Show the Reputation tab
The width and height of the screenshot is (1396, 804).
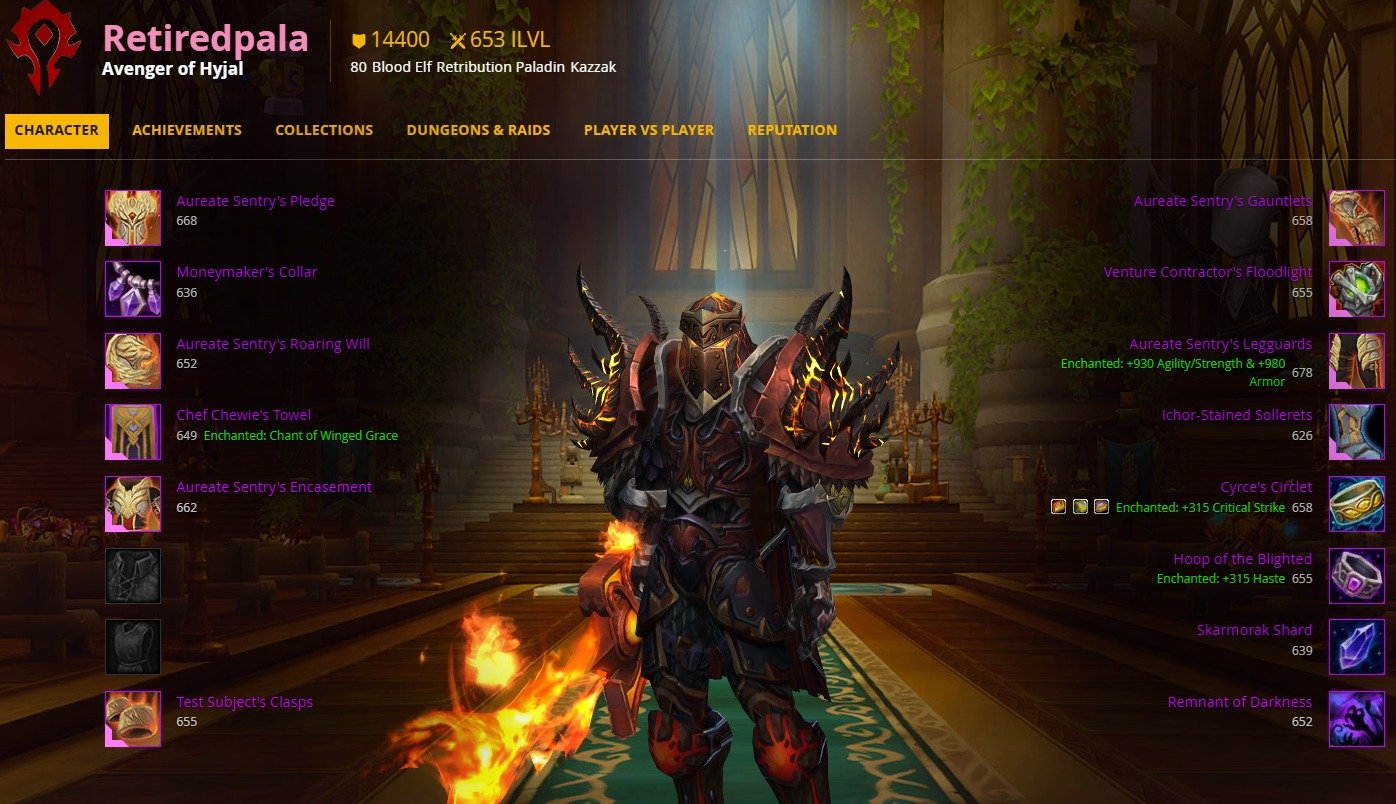(792, 130)
